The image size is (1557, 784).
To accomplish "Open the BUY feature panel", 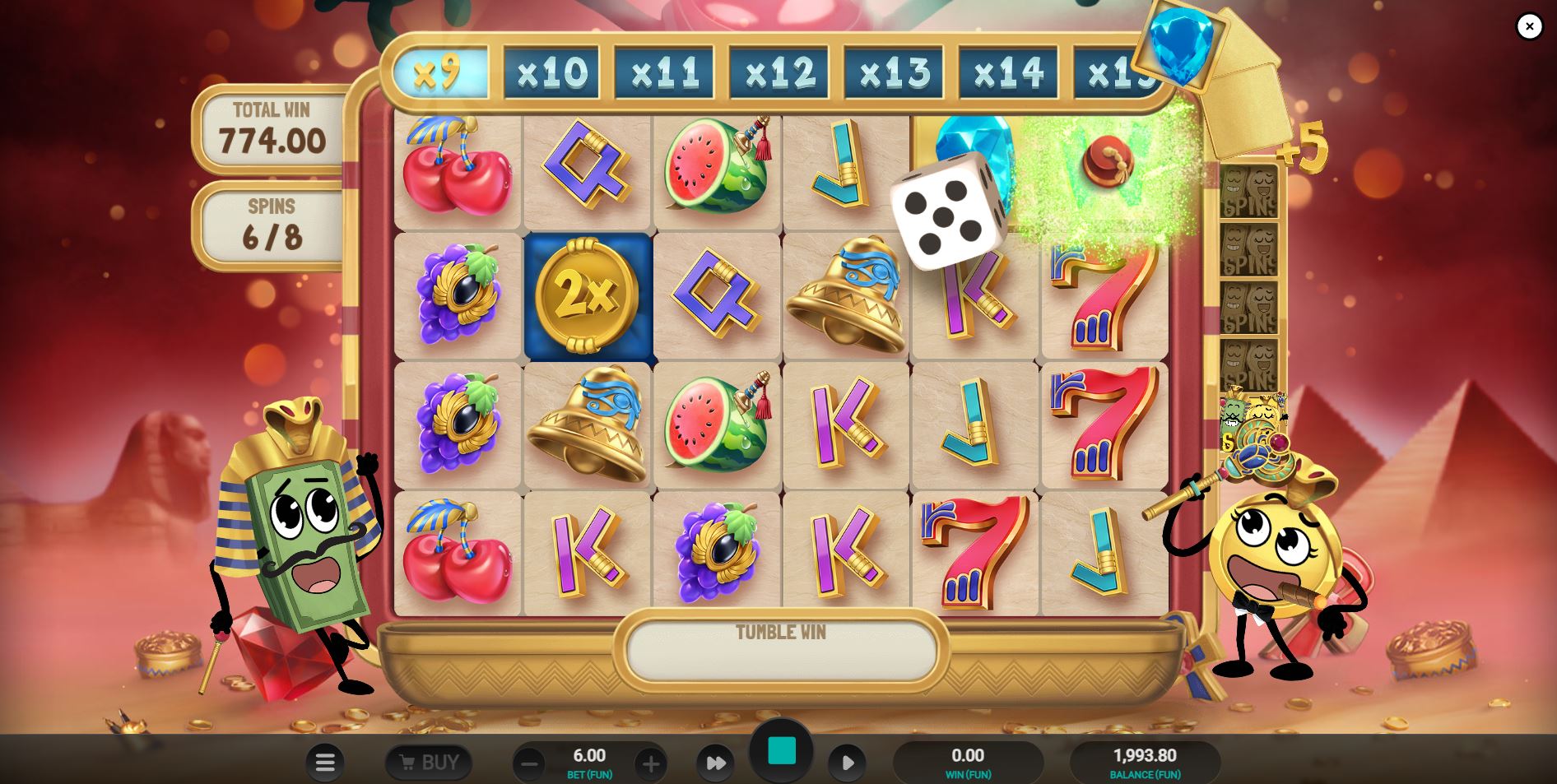I will (x=428, y=762).
